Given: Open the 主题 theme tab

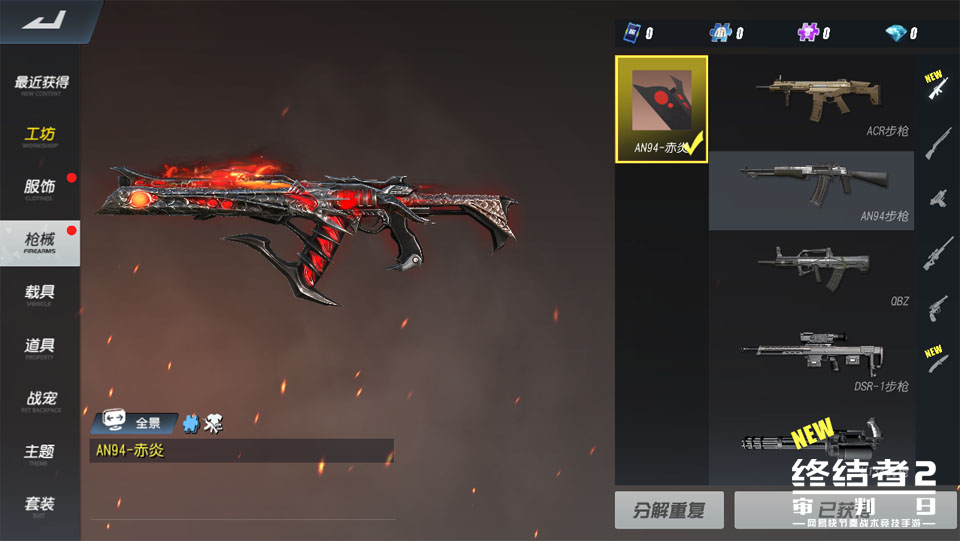Looking at the screenshot, I should pos(41,453).
